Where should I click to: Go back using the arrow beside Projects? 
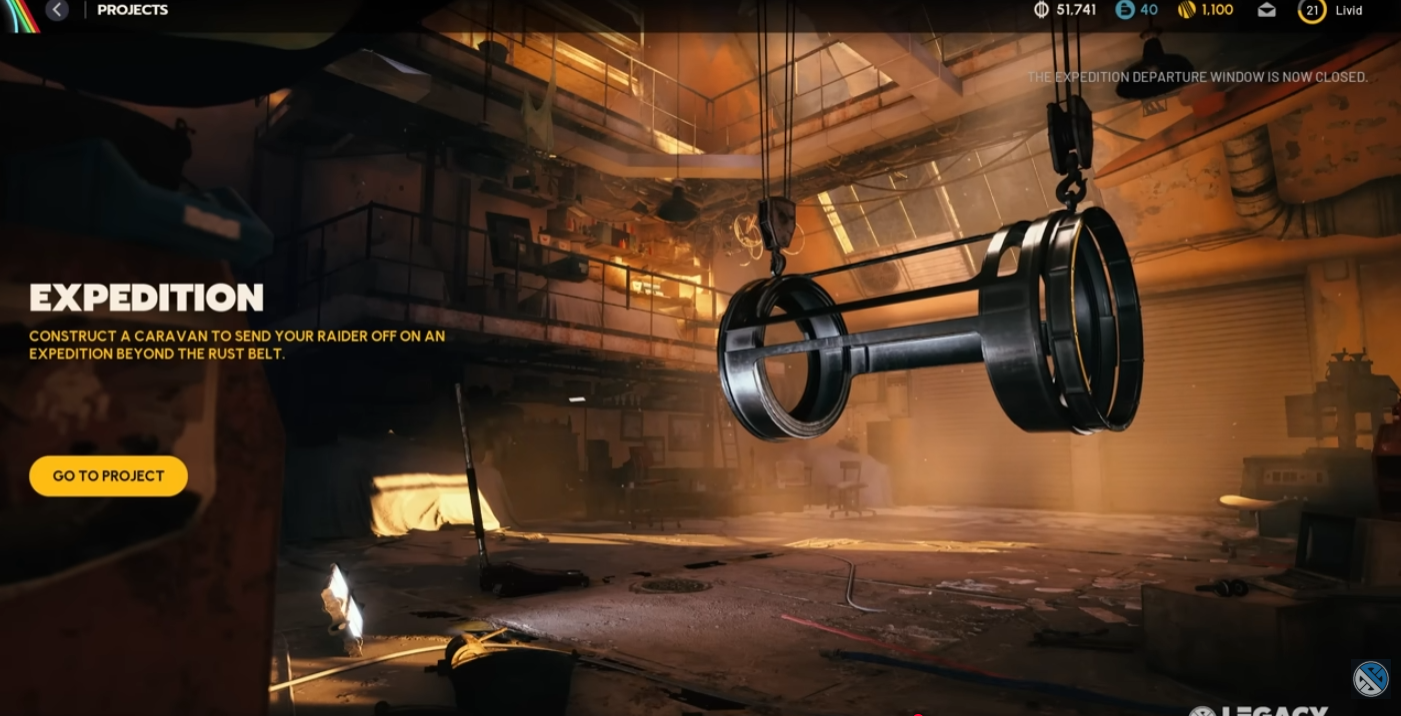[57, 10]
